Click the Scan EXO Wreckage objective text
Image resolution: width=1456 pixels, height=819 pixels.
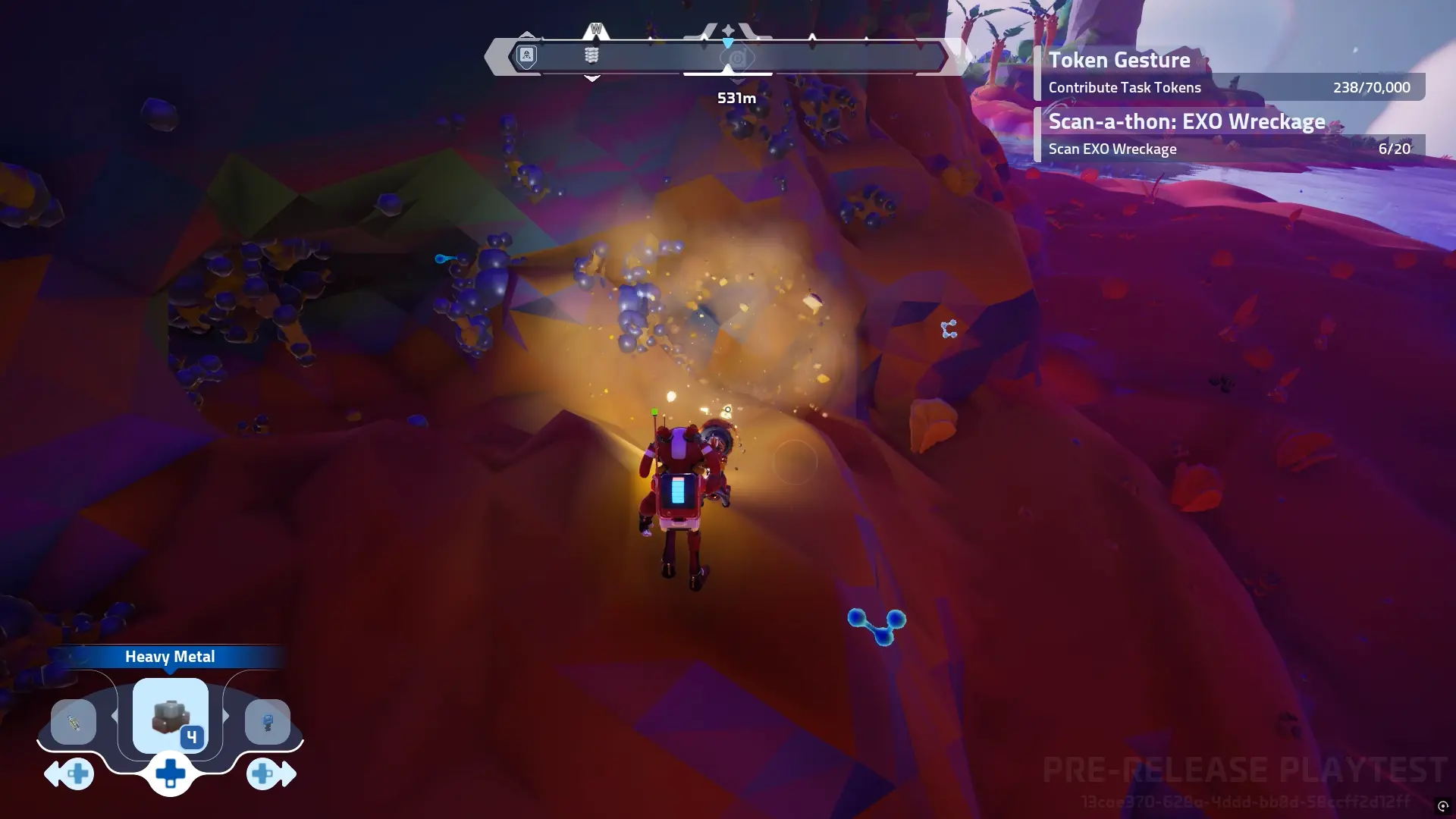1112,149
